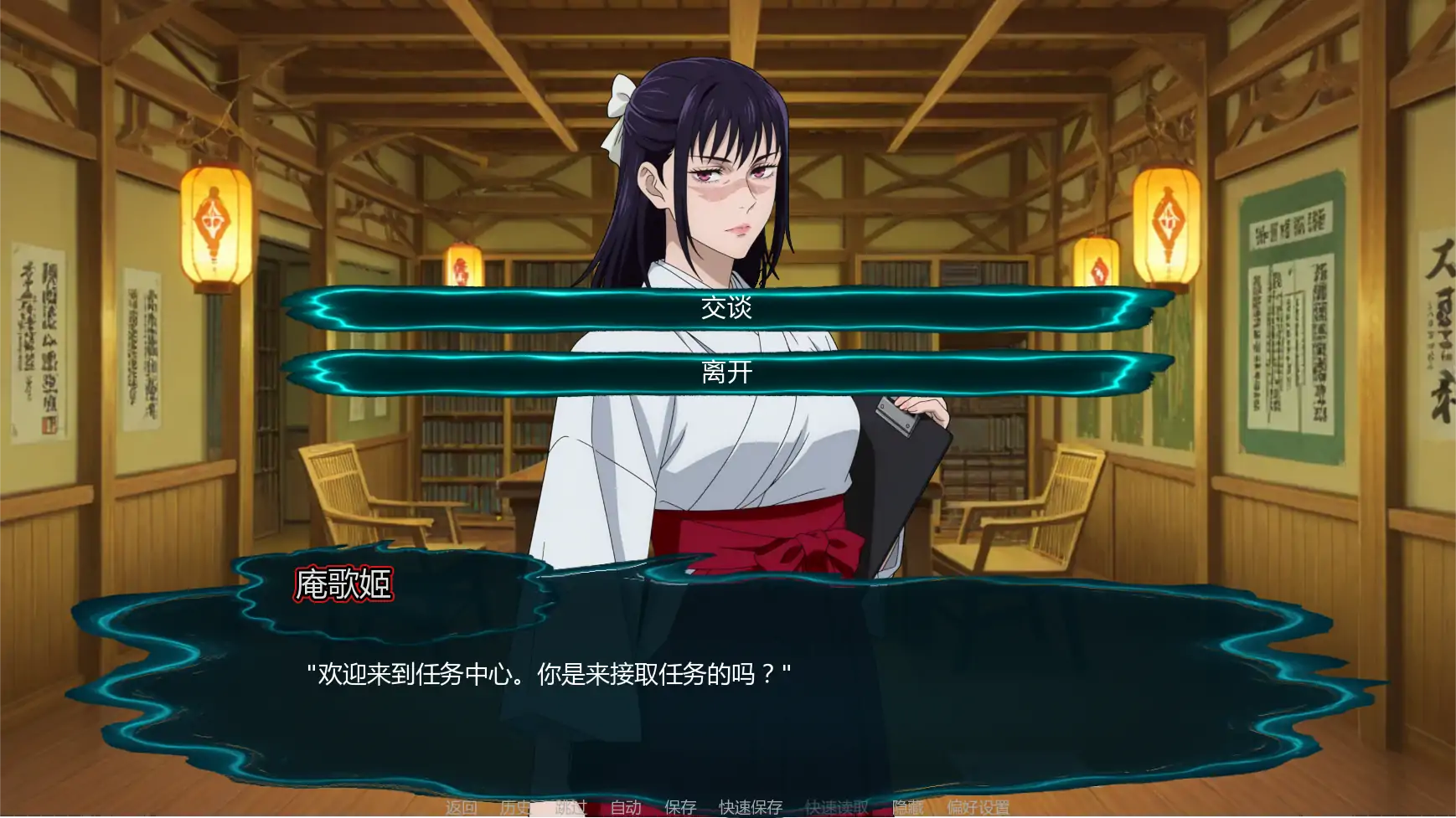Screen dimensions: 1456x818
Task: Toggle 自动 auto-read mode
Action: 626,808
